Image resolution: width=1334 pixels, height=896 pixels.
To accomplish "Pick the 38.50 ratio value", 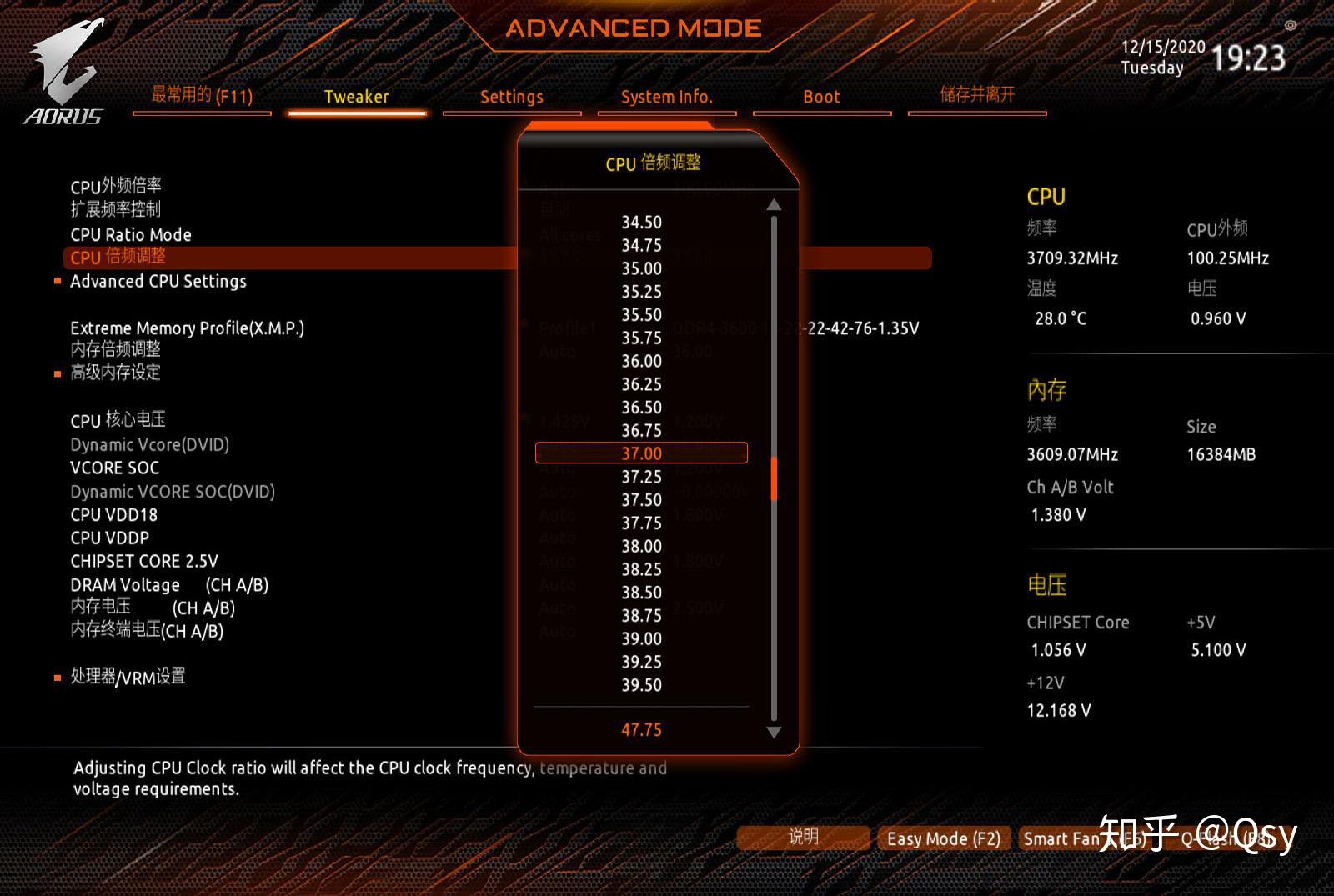I will pyautogui.click(x=641, y=593).
